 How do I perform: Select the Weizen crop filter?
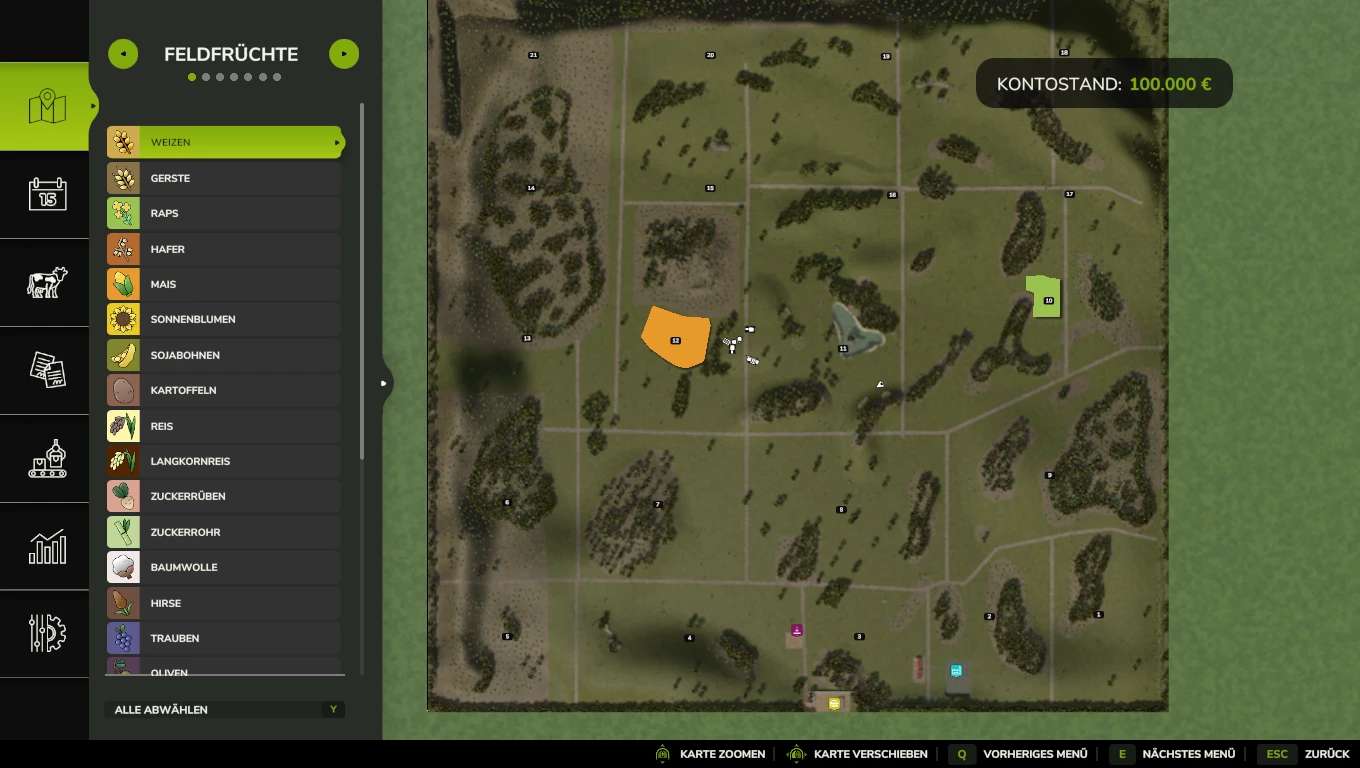pyautogui.click(x=225, y=142)
